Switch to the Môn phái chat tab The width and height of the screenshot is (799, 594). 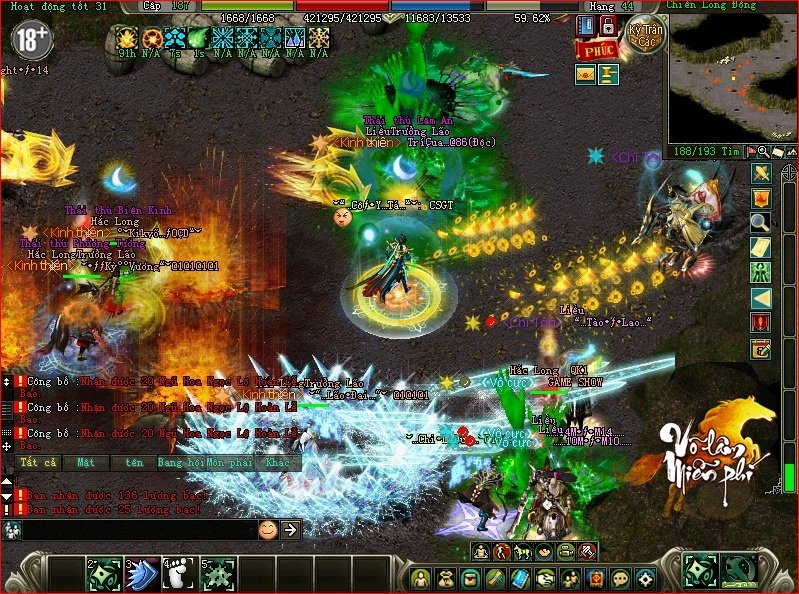coord(229,463)
